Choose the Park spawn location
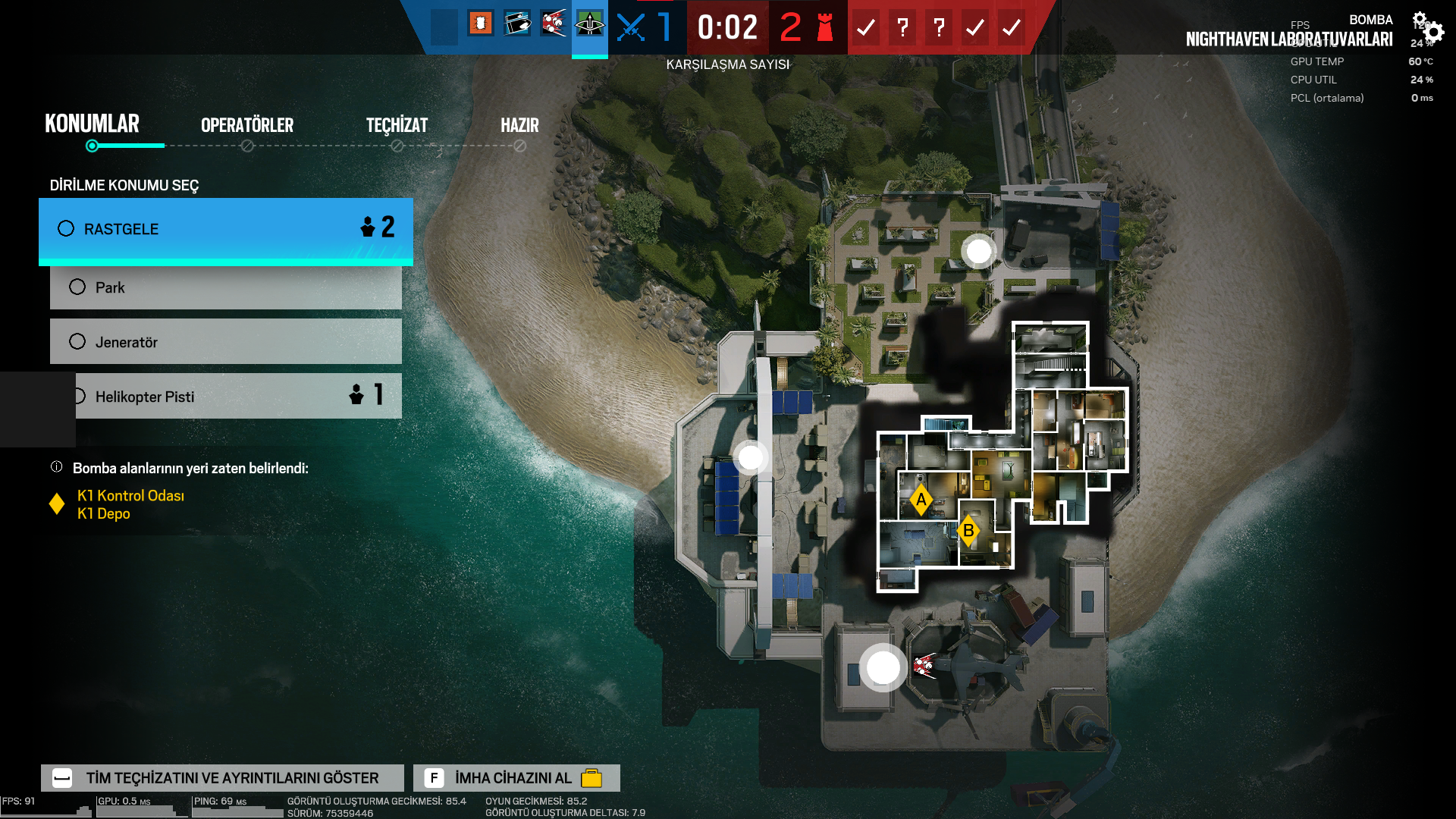 coord(225,287)
